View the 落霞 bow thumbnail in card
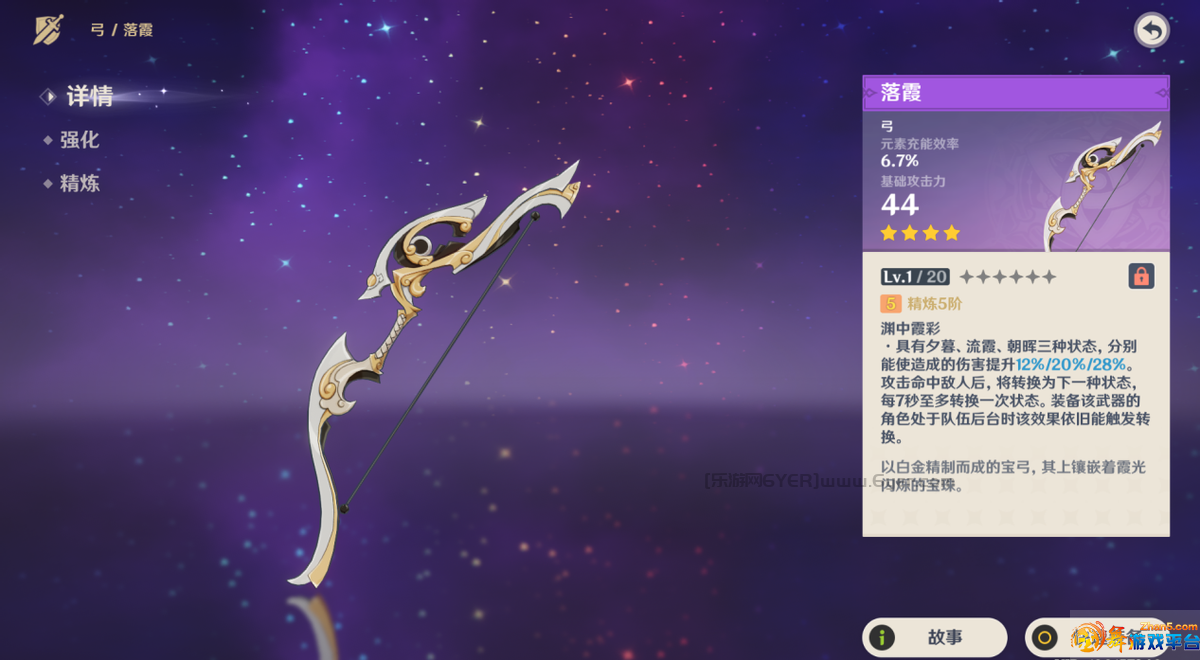This screenshot has width=1200, height=660. coord(1101,185)
